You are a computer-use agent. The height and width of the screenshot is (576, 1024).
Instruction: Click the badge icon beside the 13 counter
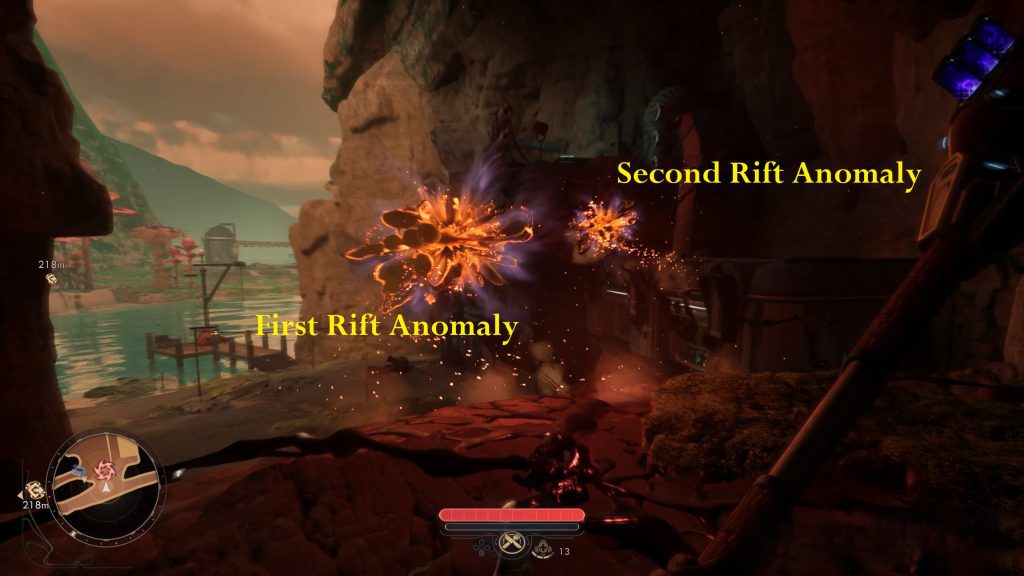(x=541, y=548)
